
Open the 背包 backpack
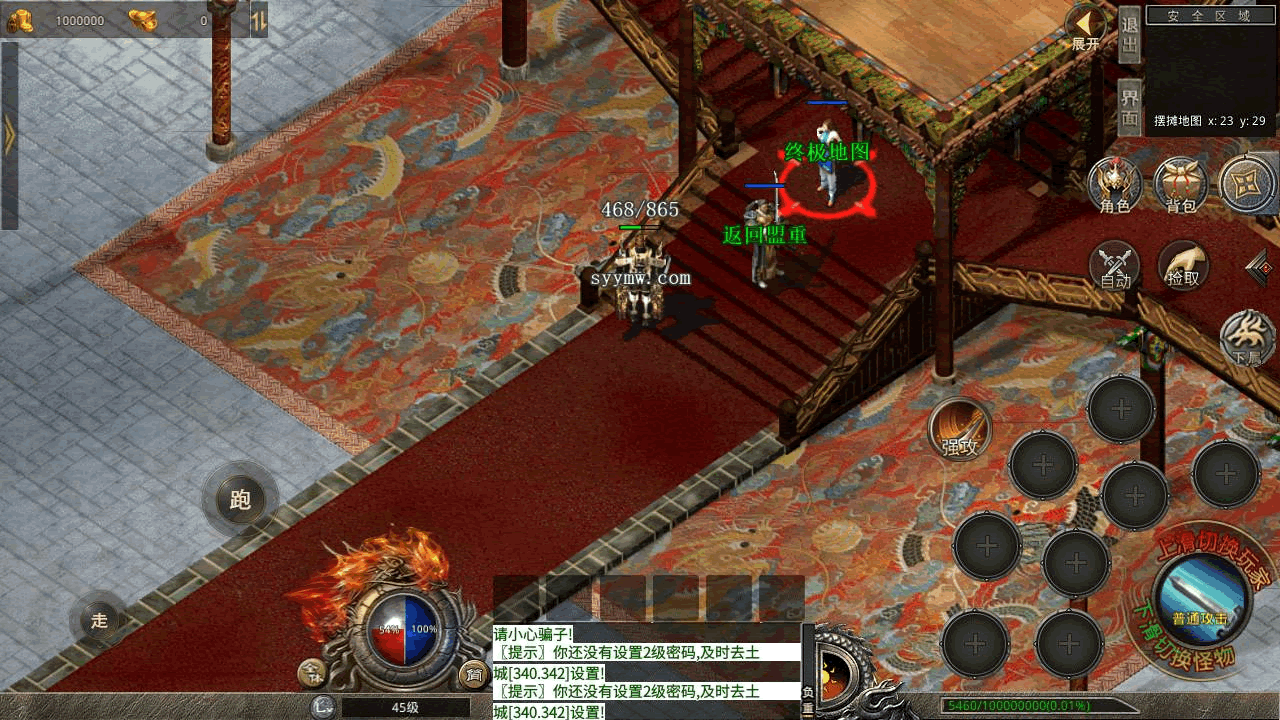pyautogui.click(x=1181, y=185)
